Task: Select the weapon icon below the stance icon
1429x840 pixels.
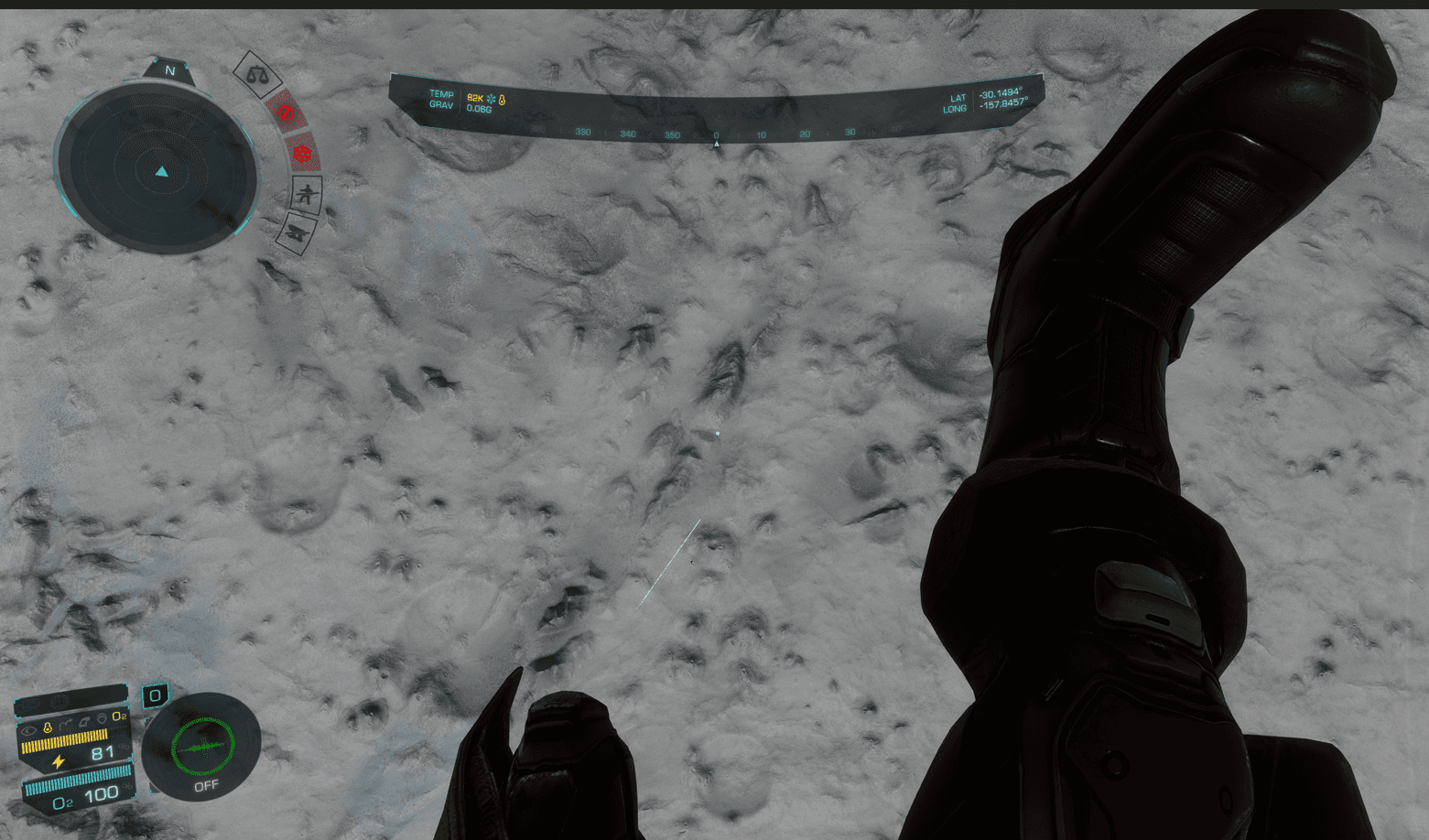Action: pos(298,232)
